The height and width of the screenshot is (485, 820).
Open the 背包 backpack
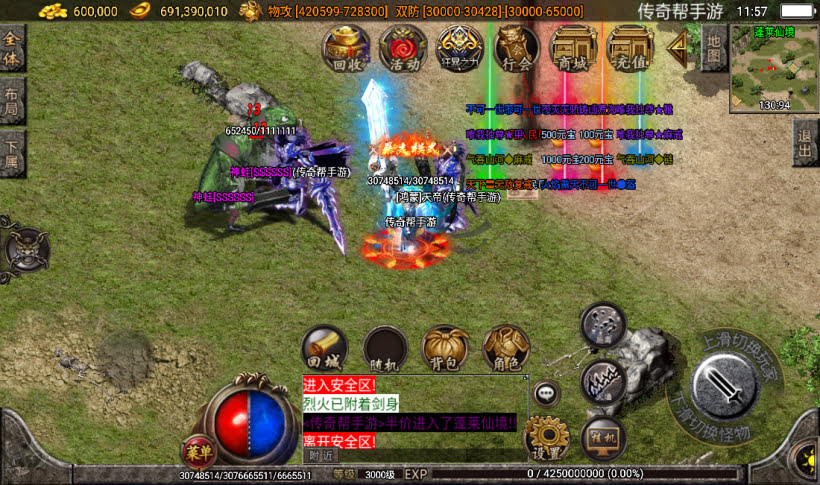[446, 348]
